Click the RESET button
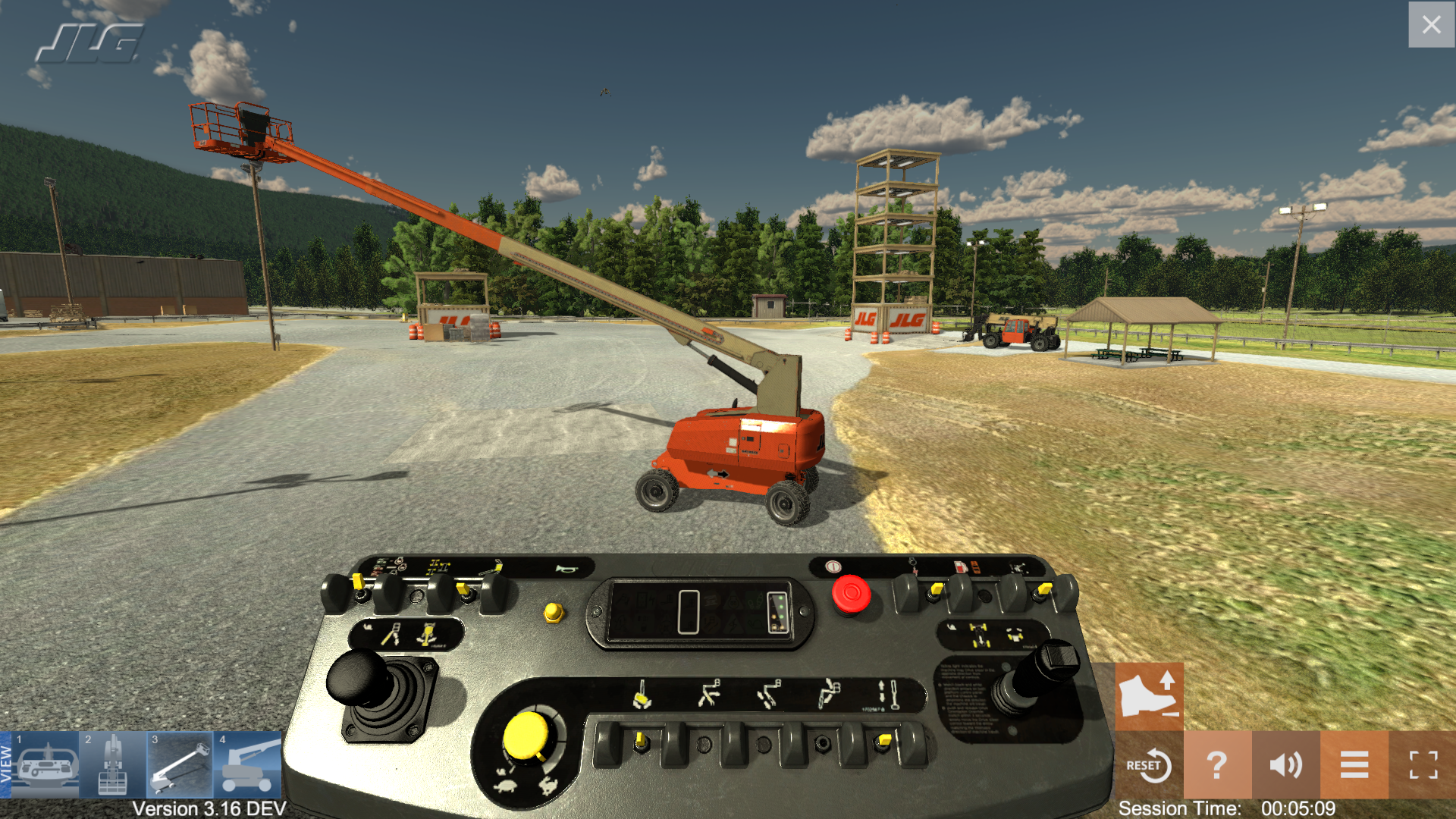The height and width of the screenshot is (819, 1456). (1149, 765)
